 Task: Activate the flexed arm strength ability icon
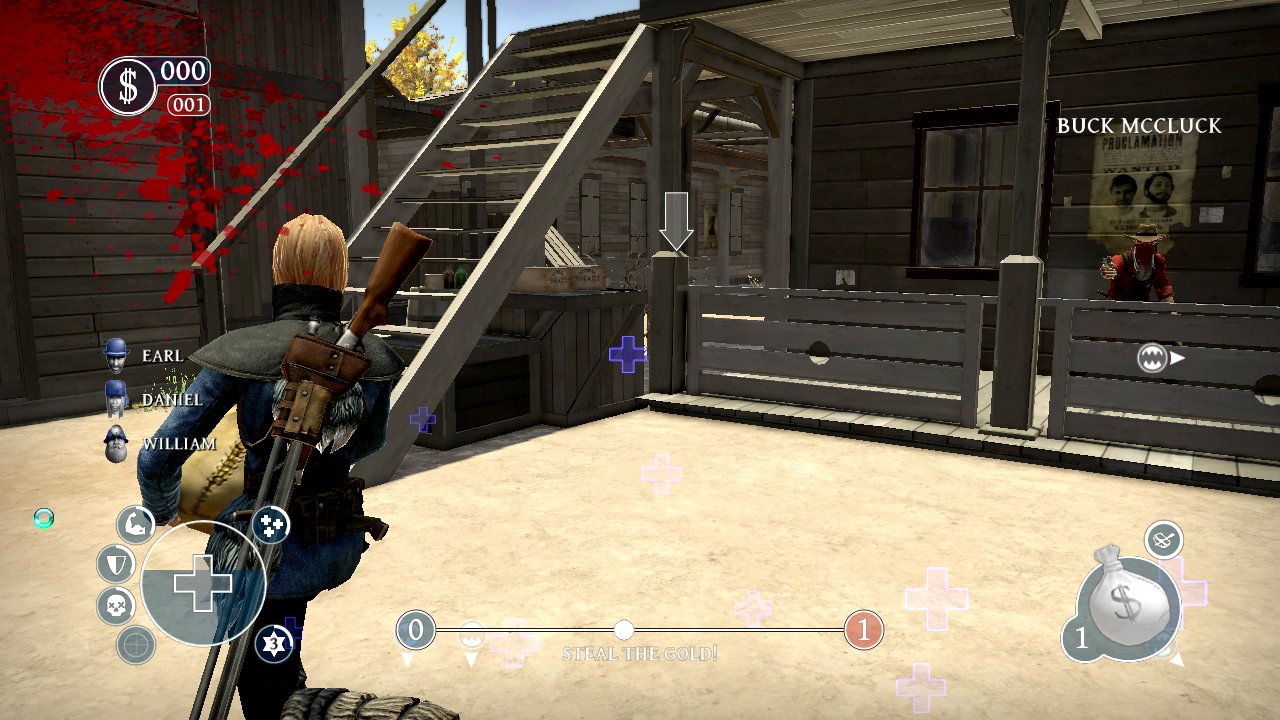(x=135, y=524)
